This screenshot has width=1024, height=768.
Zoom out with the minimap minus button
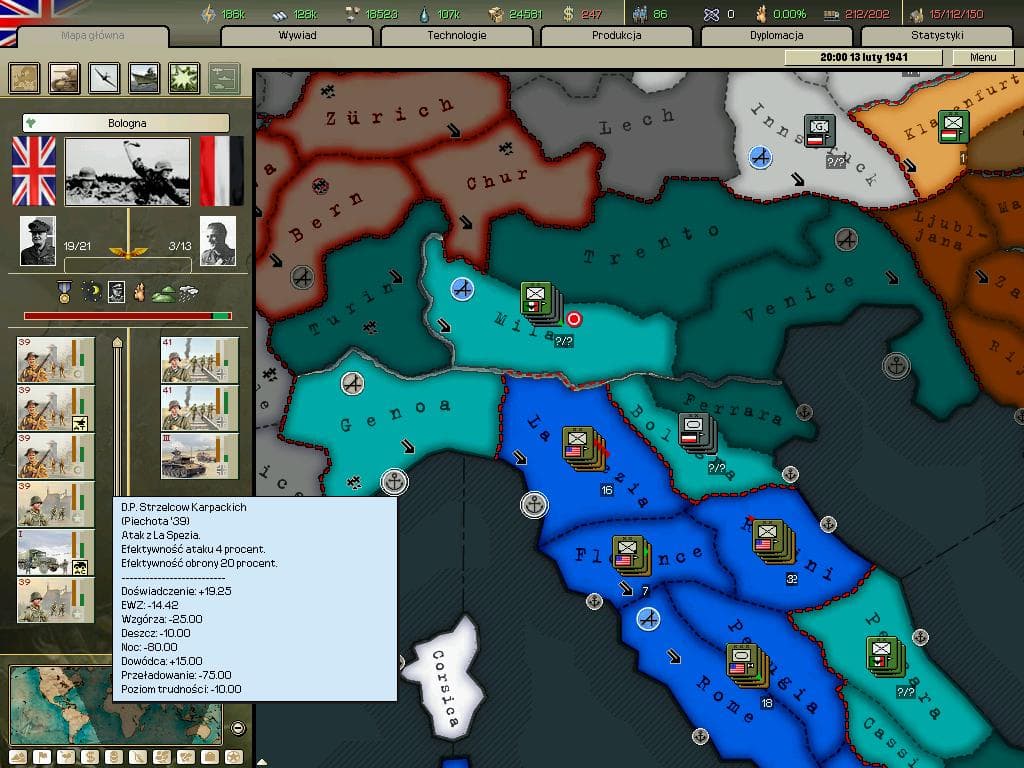coord(238,728)
